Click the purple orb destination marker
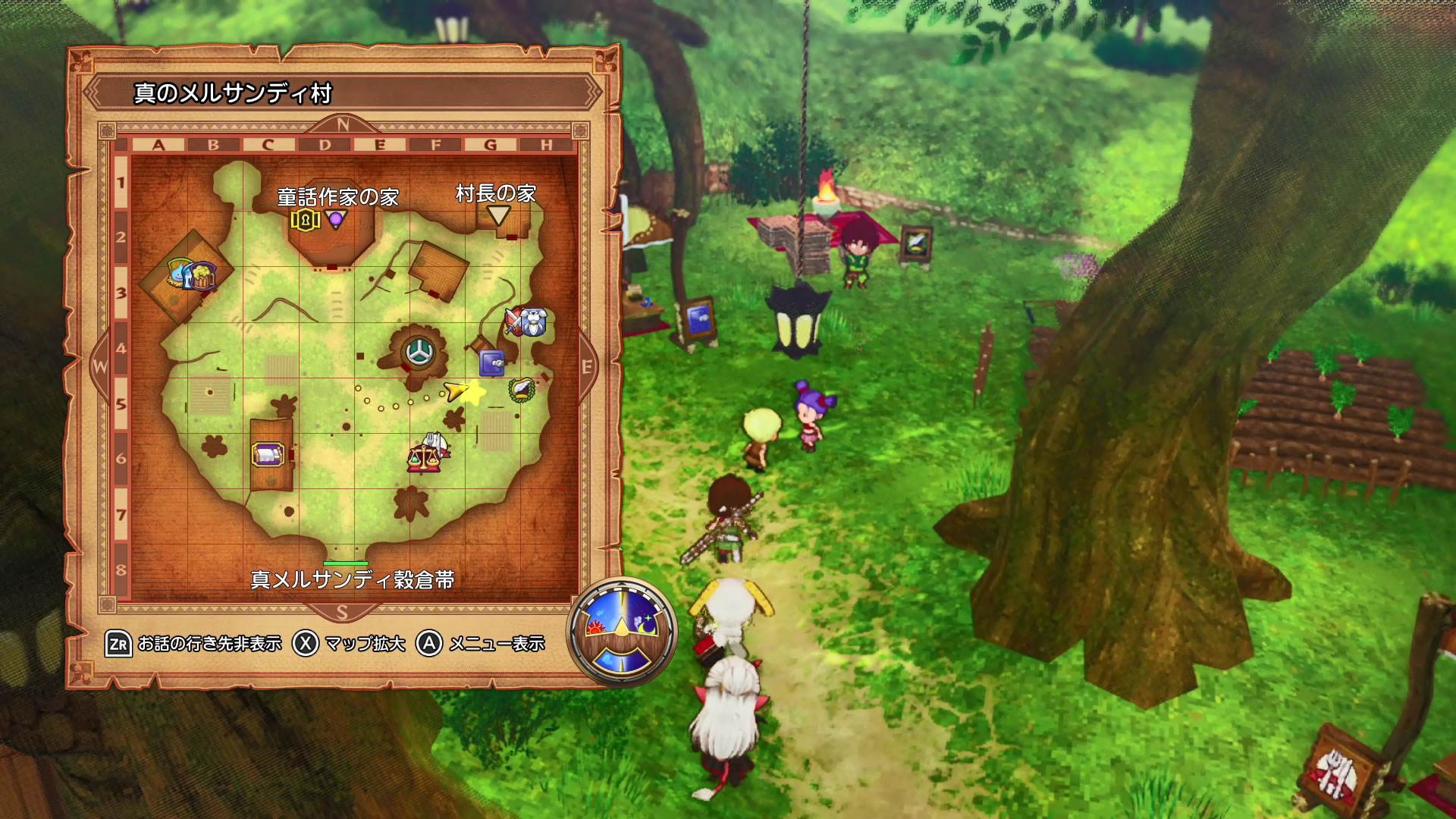The image size is (1456, 819). pos(336,220)
